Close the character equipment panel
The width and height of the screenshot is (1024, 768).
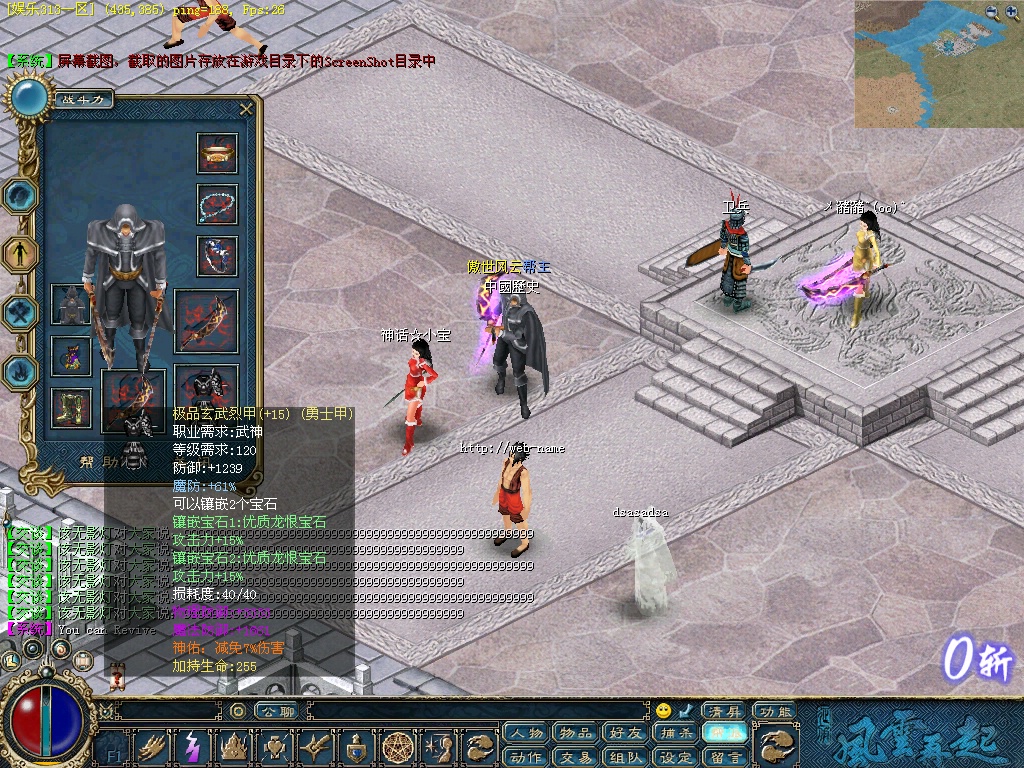[x=246, y=109]
